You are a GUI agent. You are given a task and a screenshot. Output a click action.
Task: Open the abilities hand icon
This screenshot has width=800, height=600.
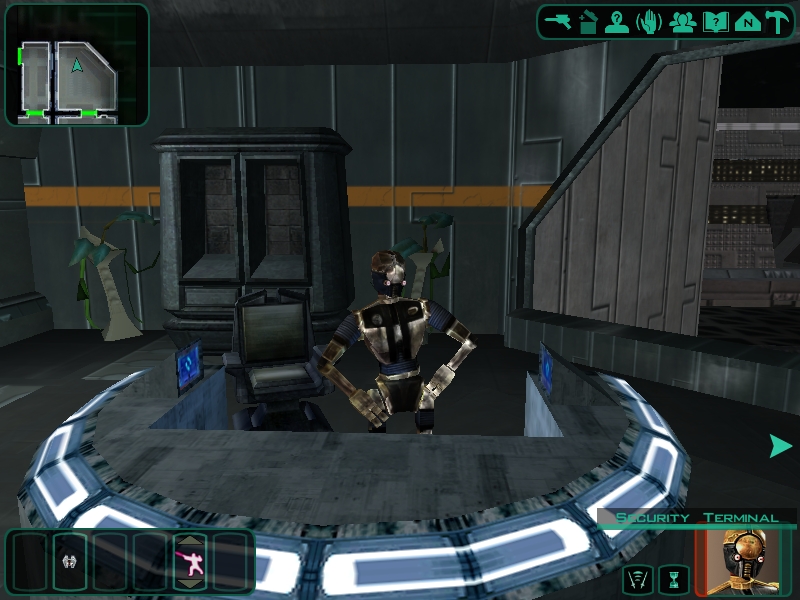click(x=649, y=22)
